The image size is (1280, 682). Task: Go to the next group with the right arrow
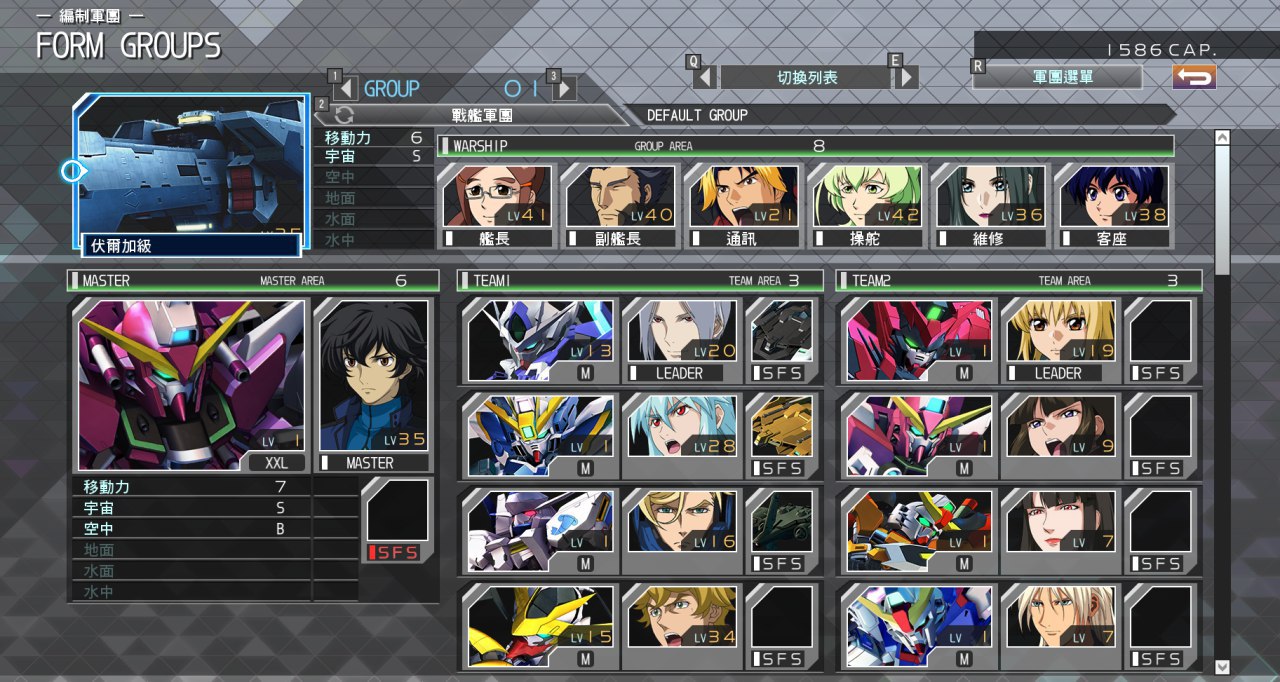[564, 89]
